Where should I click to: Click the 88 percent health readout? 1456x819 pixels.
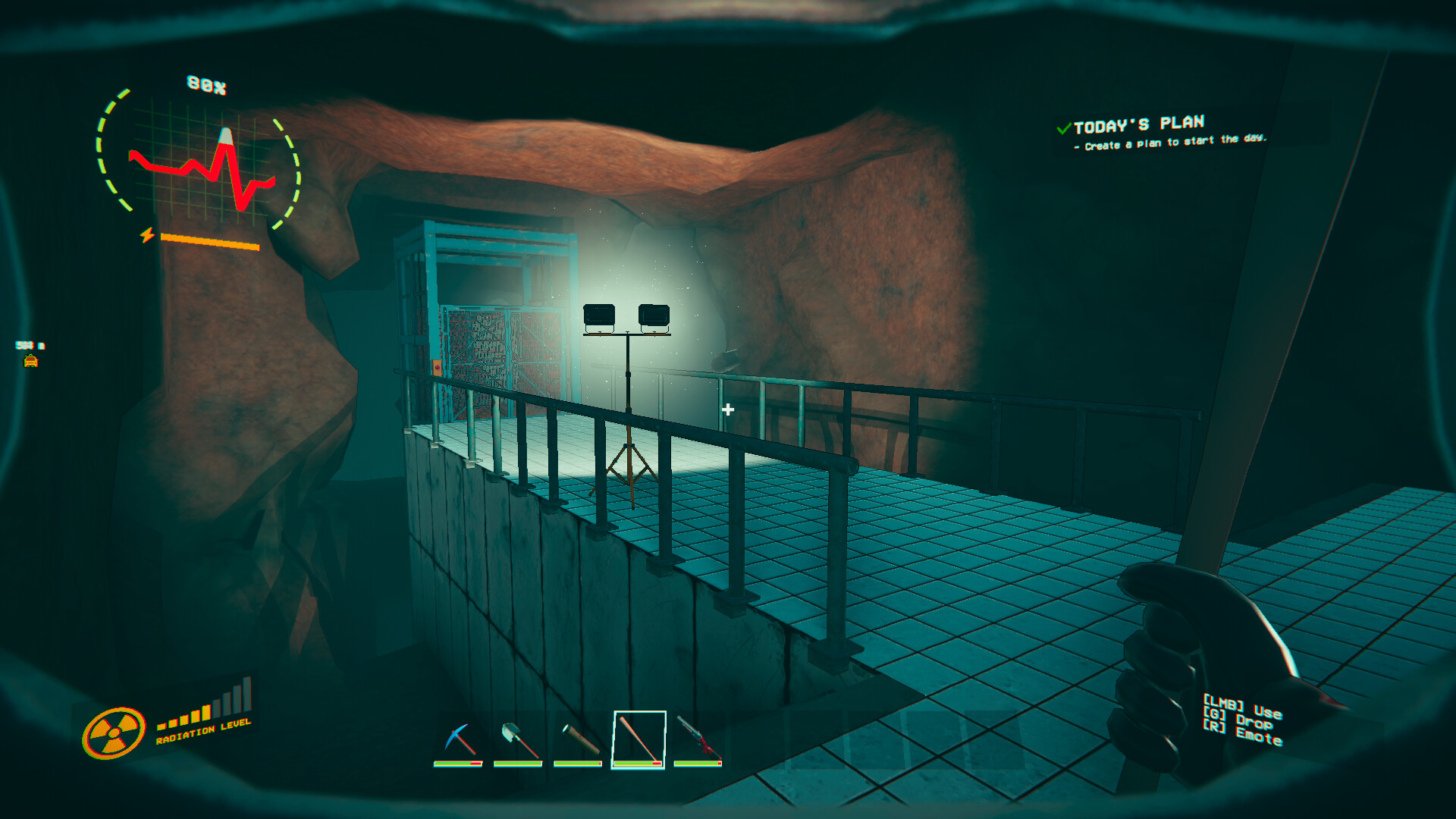click(206, 82)
